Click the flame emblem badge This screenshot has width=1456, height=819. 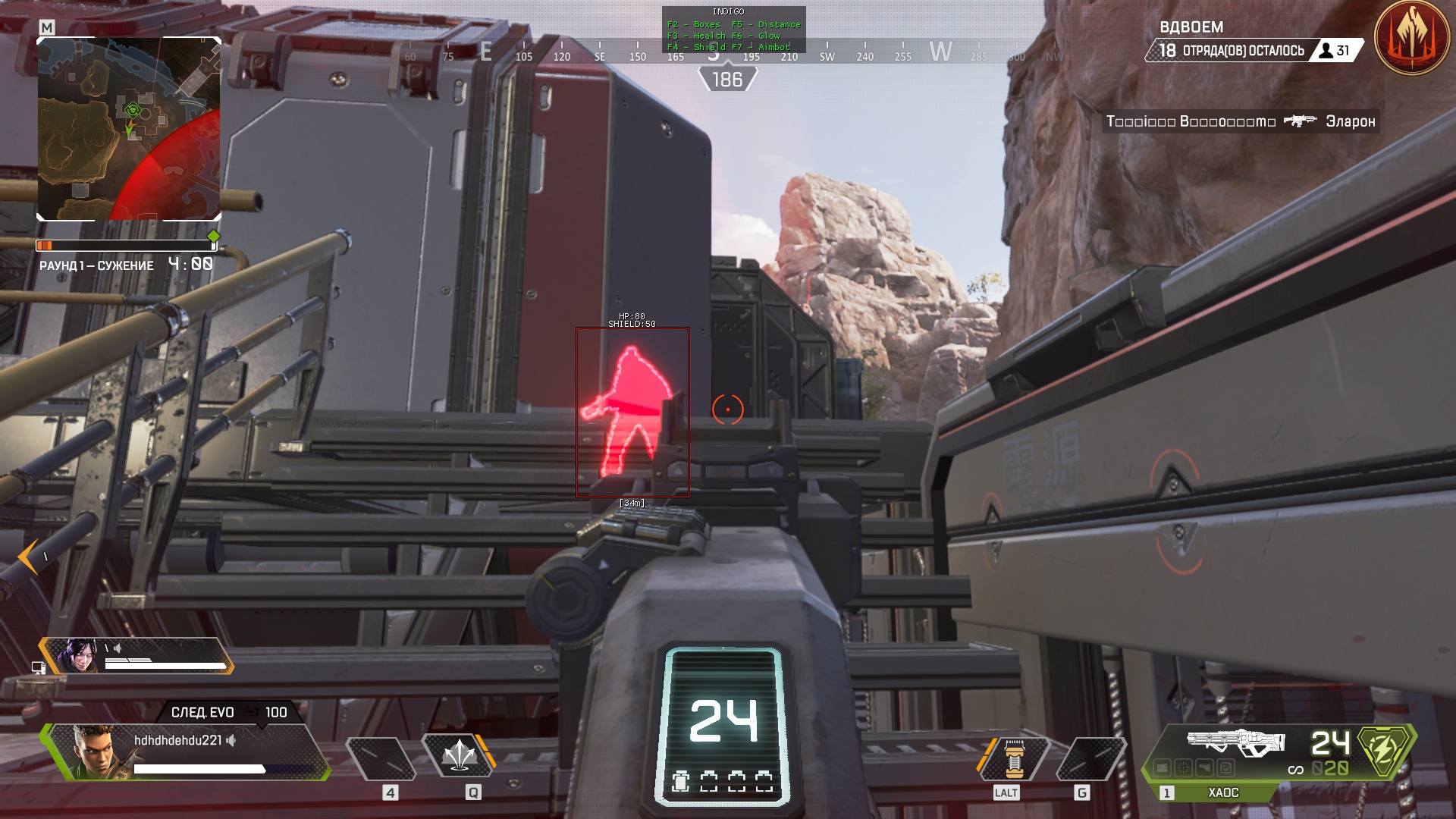[1411, 36]
